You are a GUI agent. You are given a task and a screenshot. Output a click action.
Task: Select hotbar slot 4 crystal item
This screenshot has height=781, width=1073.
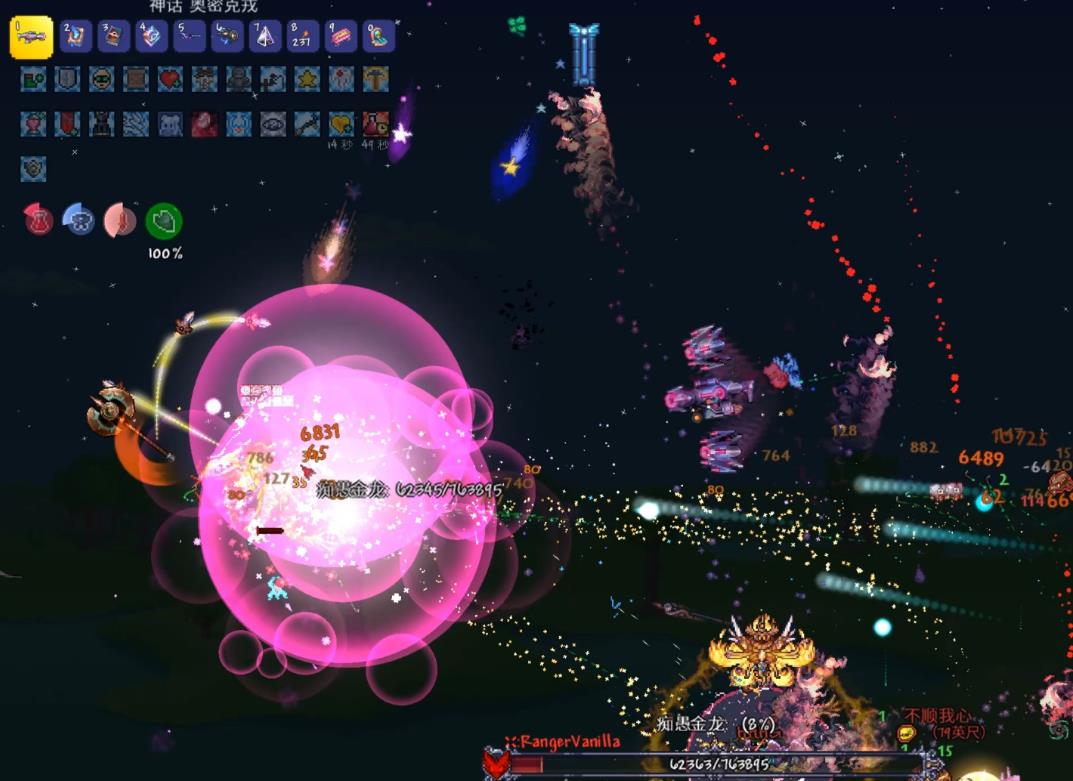tap(152, 37)
